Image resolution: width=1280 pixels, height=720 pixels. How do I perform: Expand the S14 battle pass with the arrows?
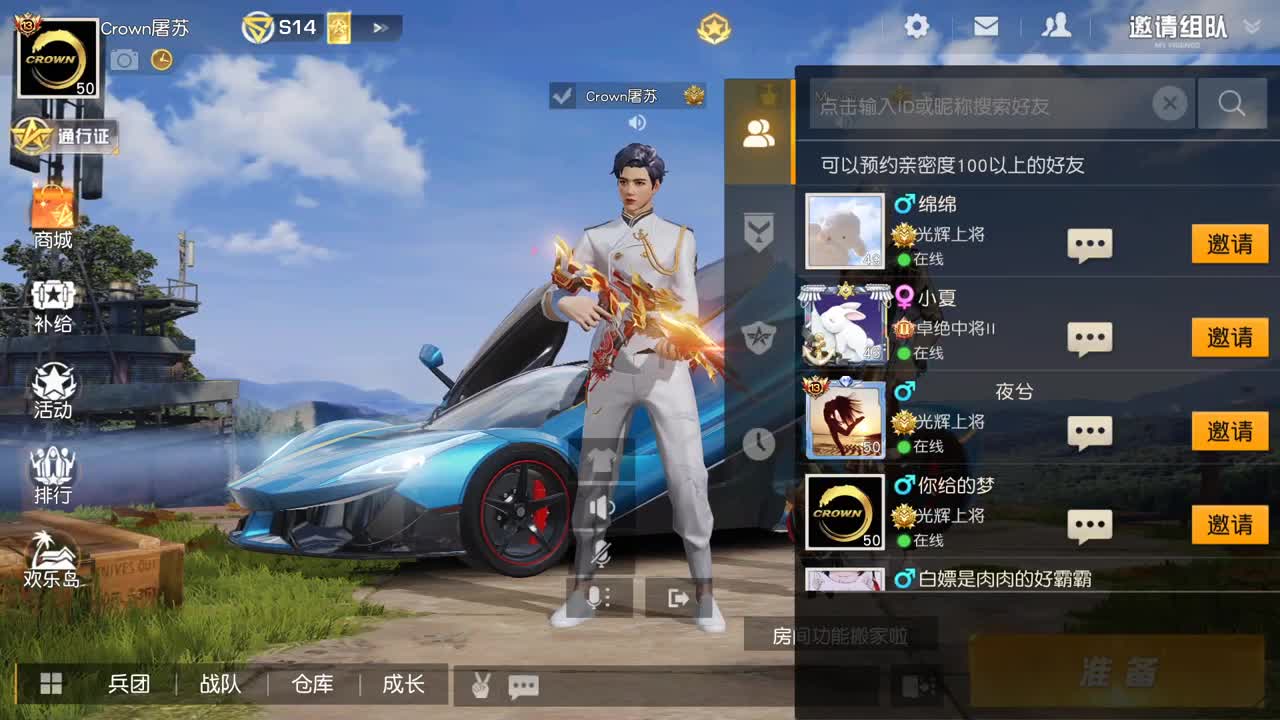[380, 28]
